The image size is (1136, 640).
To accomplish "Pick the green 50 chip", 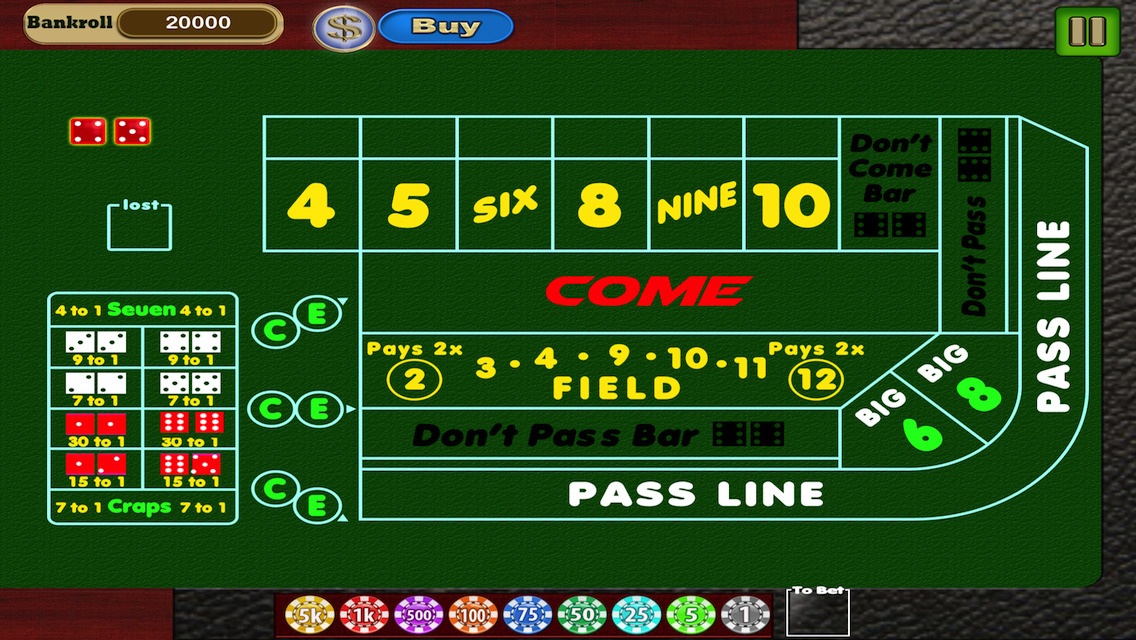I will pyautogui.click(x=582, y=614).
